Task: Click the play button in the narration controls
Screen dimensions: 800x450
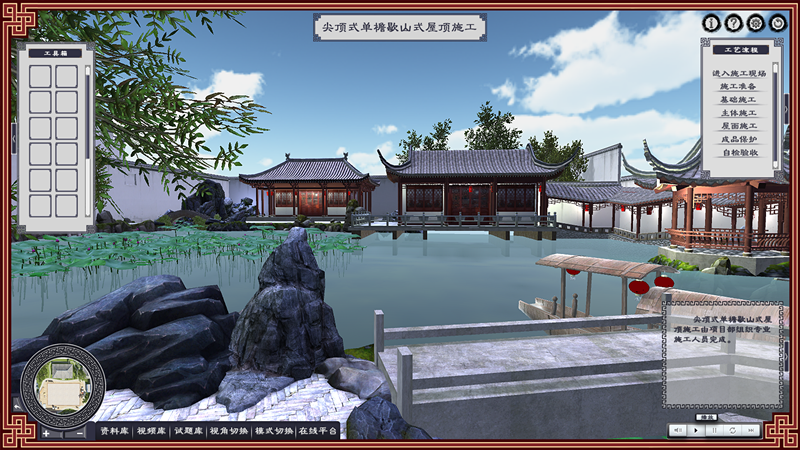Action: (x=695, y=429)
